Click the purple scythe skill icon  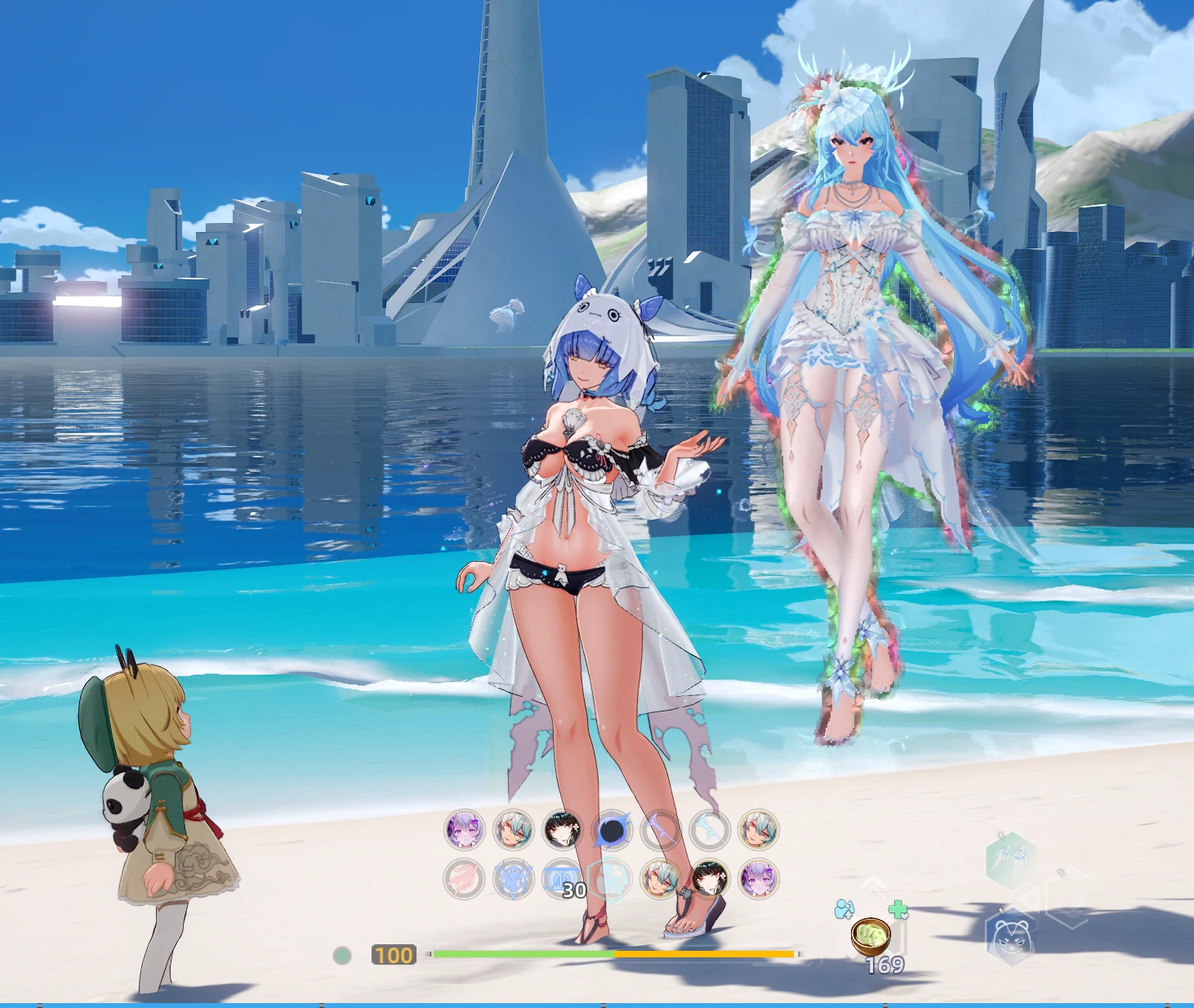coord(661,831)
